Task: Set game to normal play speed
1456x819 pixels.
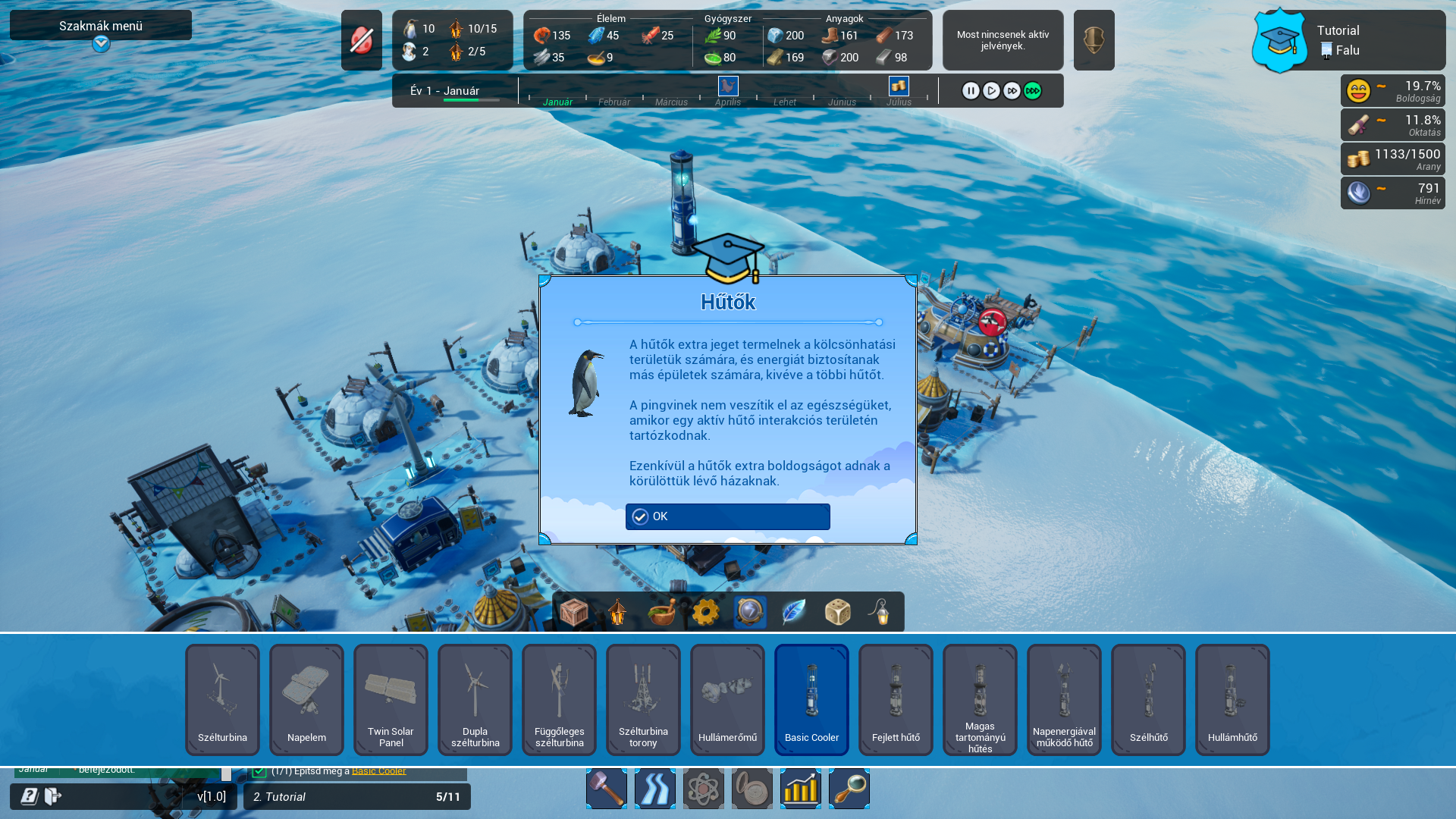Action: (x=991, y=91)
